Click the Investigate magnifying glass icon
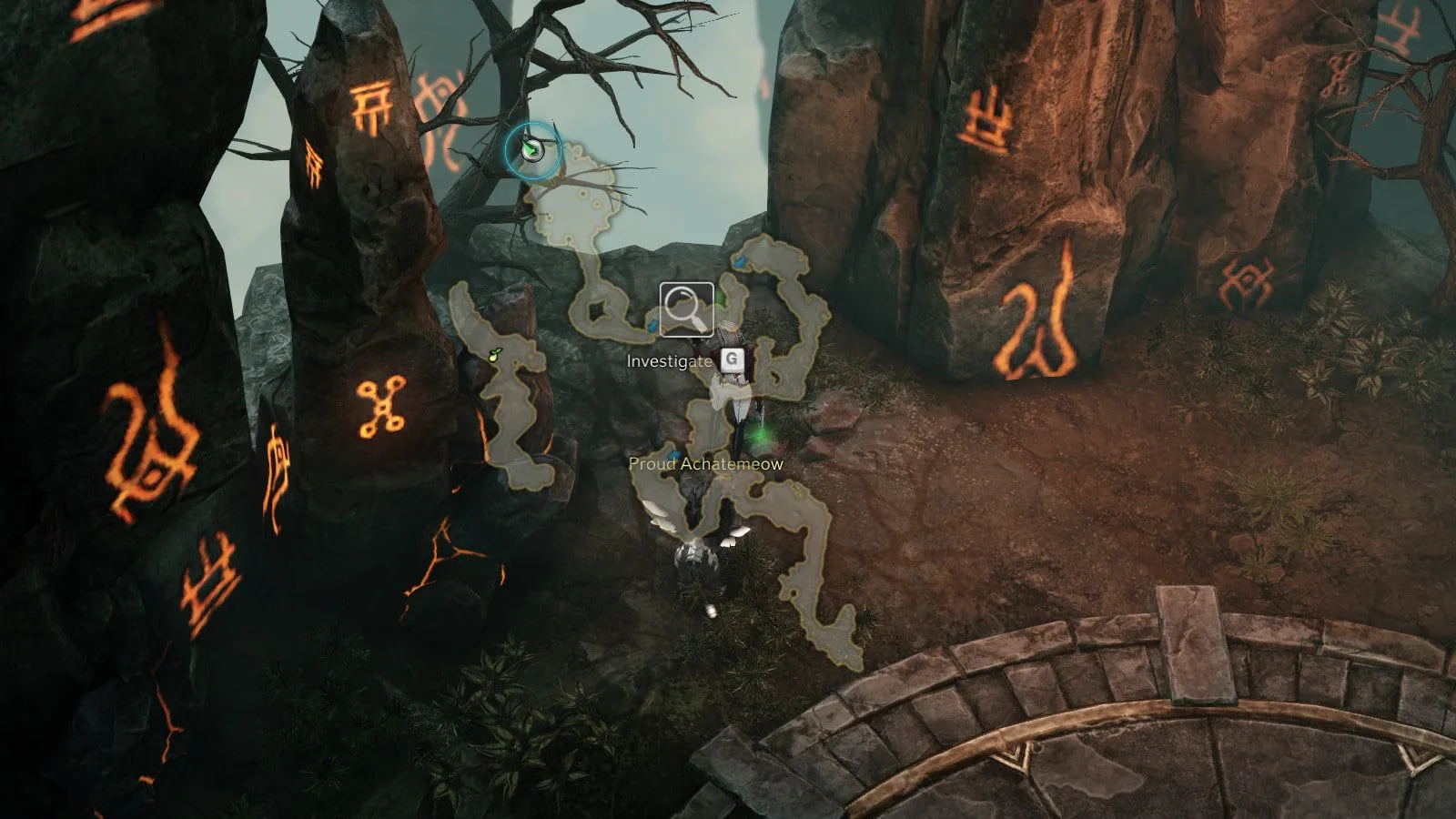Screen dimensions: 1456x819 [687, 309]
